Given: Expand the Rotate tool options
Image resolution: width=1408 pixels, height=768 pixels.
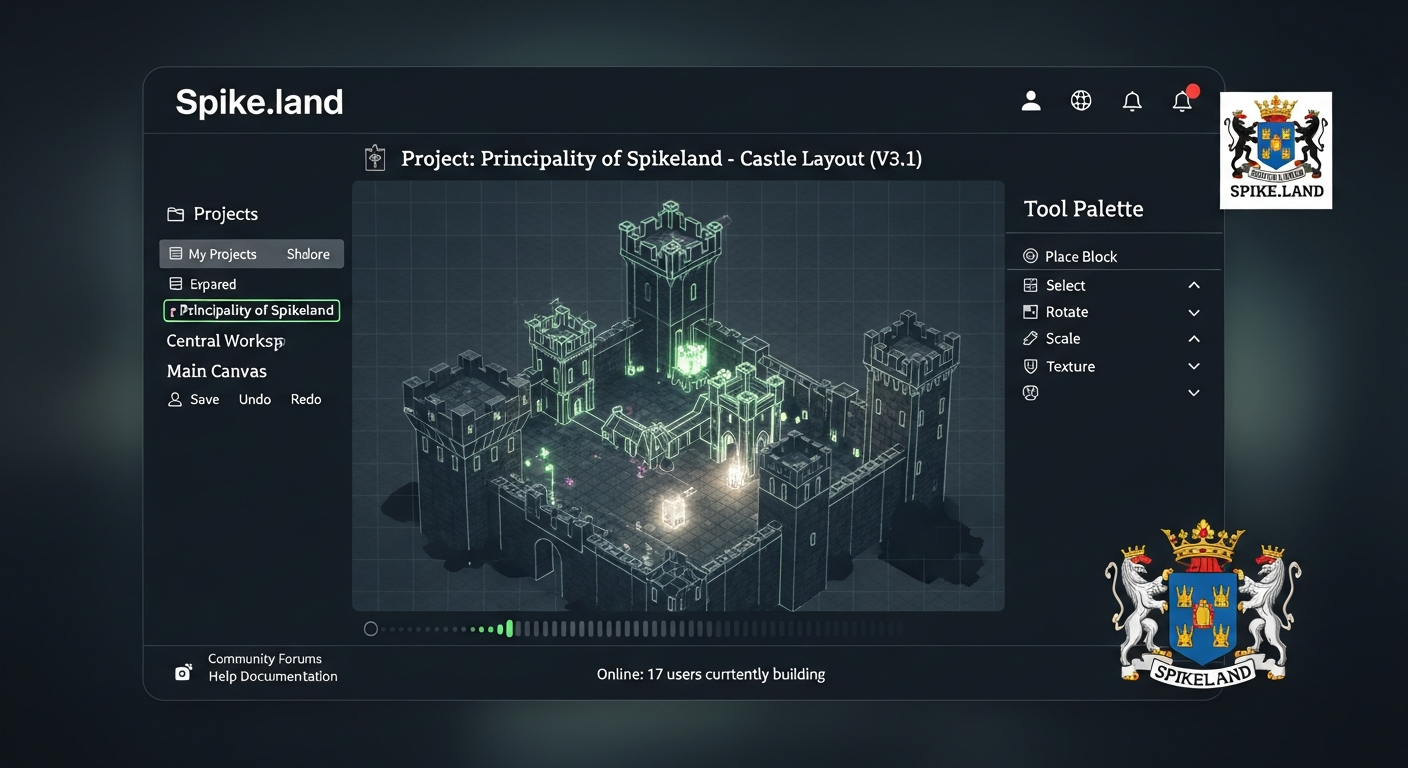Looking at the screenshot, I should click(1193, 312).
